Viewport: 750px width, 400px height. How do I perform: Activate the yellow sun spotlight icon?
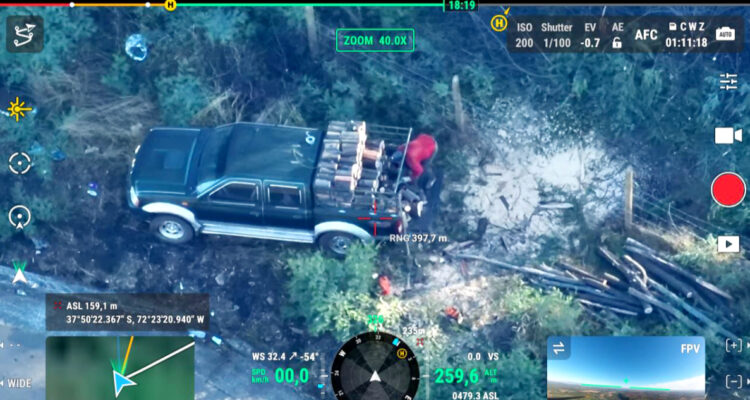tap(19, 109)
